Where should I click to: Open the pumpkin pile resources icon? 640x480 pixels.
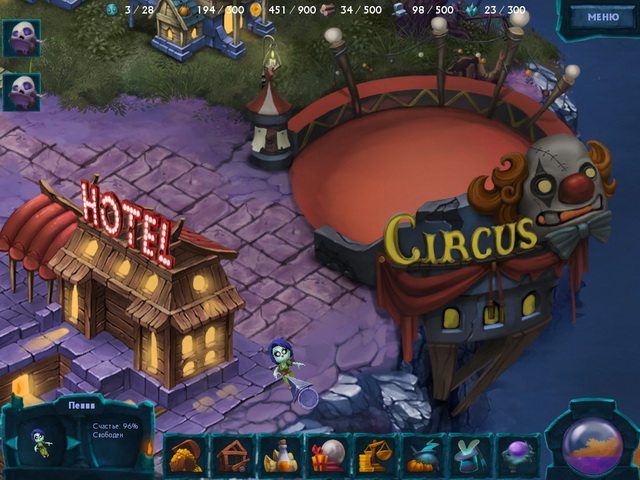pyautogui.click(x=184, y=455)
